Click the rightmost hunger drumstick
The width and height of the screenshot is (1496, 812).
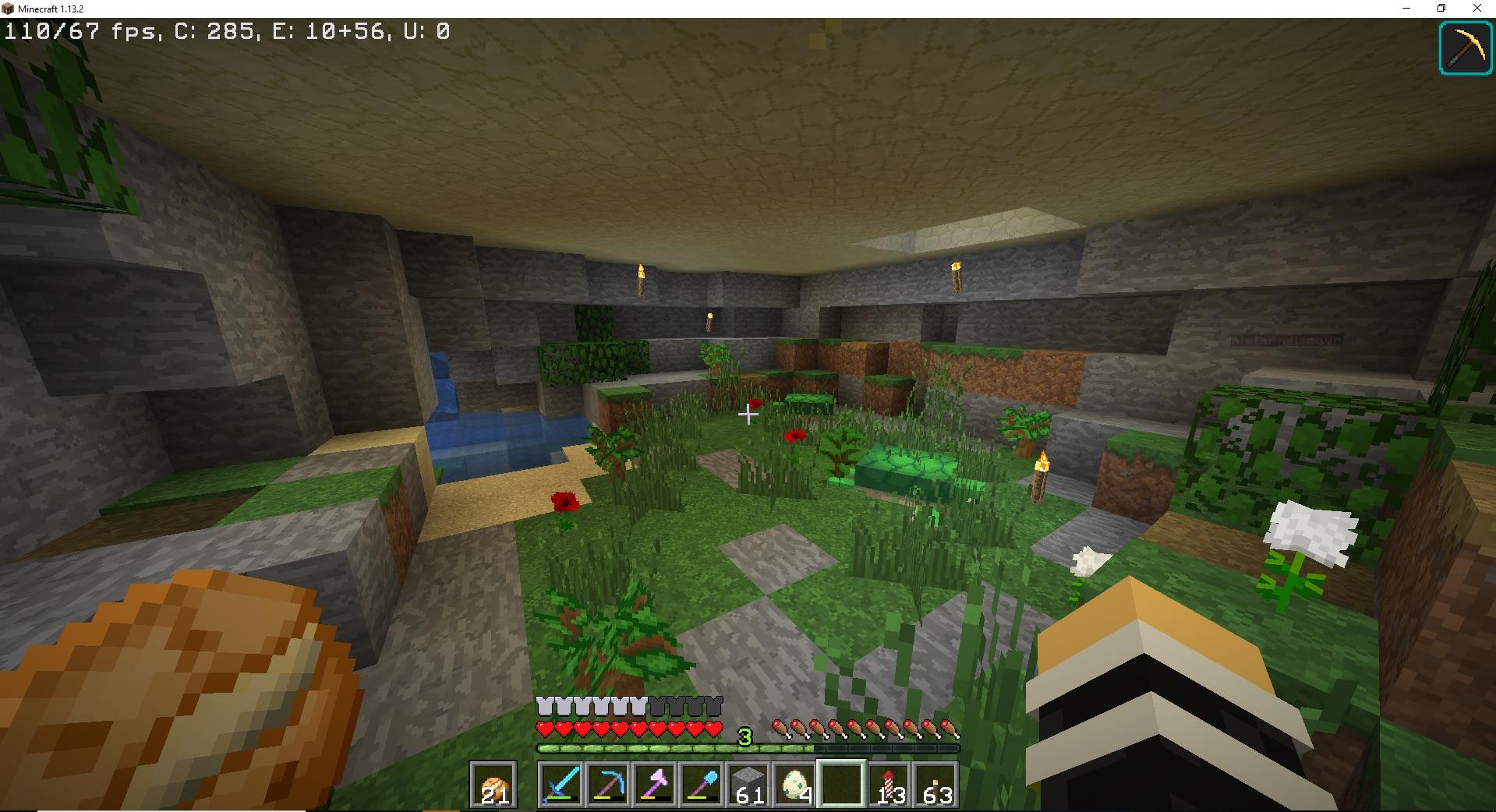[950, 729]
